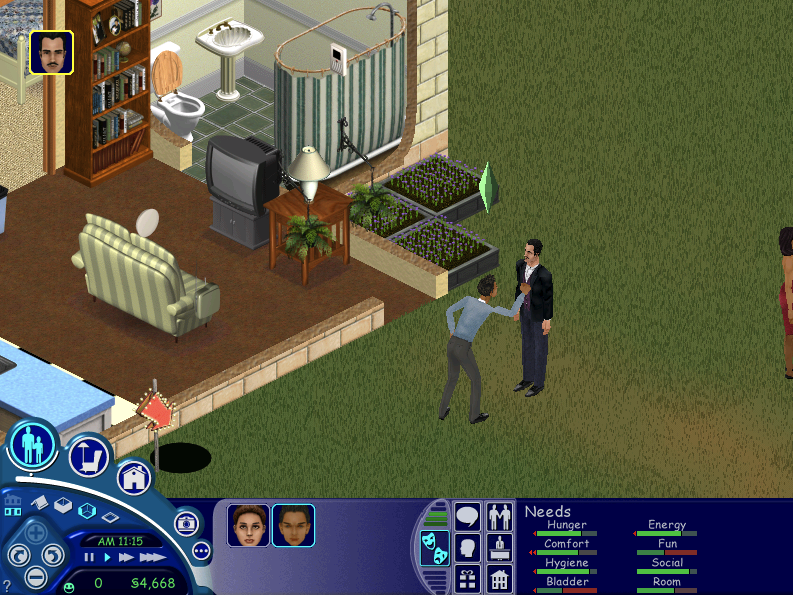Viewport: 793px width, 595px height.
Task: Set game speed to ultra fast
Action: (152, 557)
